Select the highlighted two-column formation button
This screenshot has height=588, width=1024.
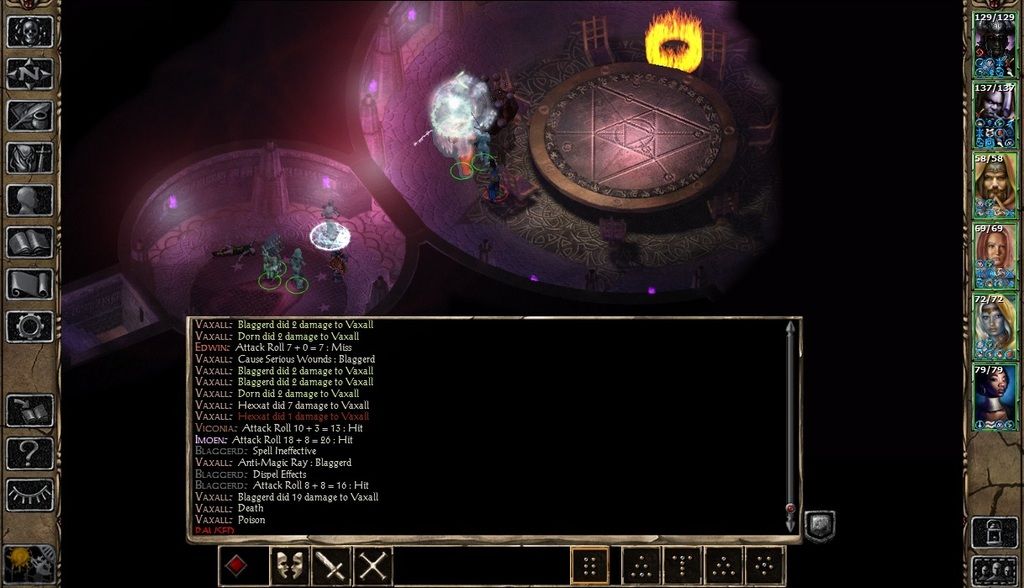click(x=589, y=567)
